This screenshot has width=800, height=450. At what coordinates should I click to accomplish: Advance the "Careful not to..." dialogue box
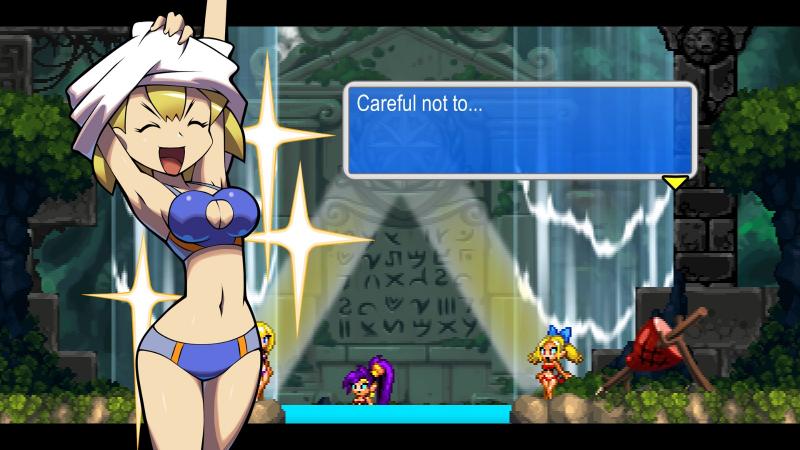tap(519, 130)
